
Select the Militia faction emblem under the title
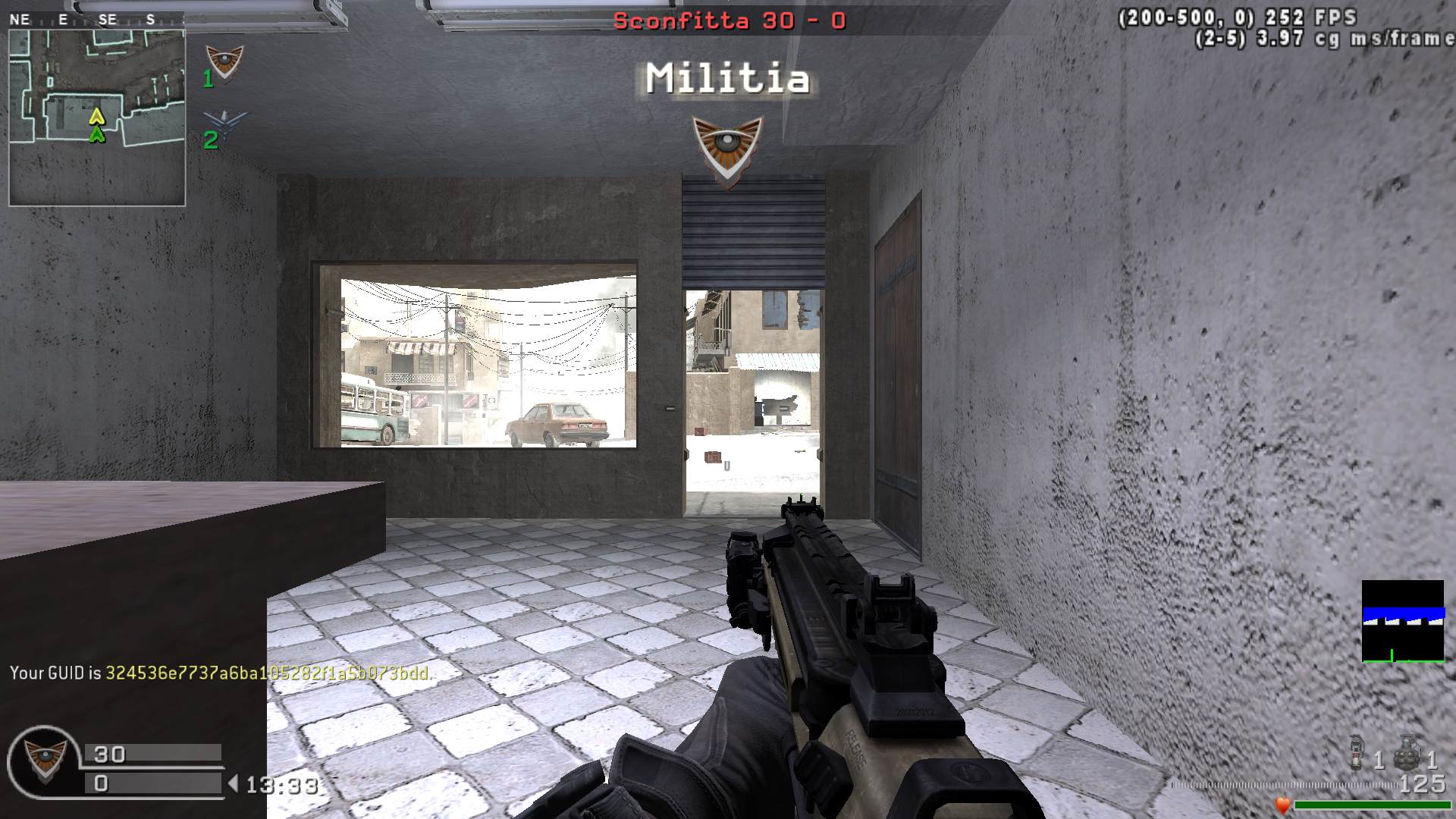point(727,150)
